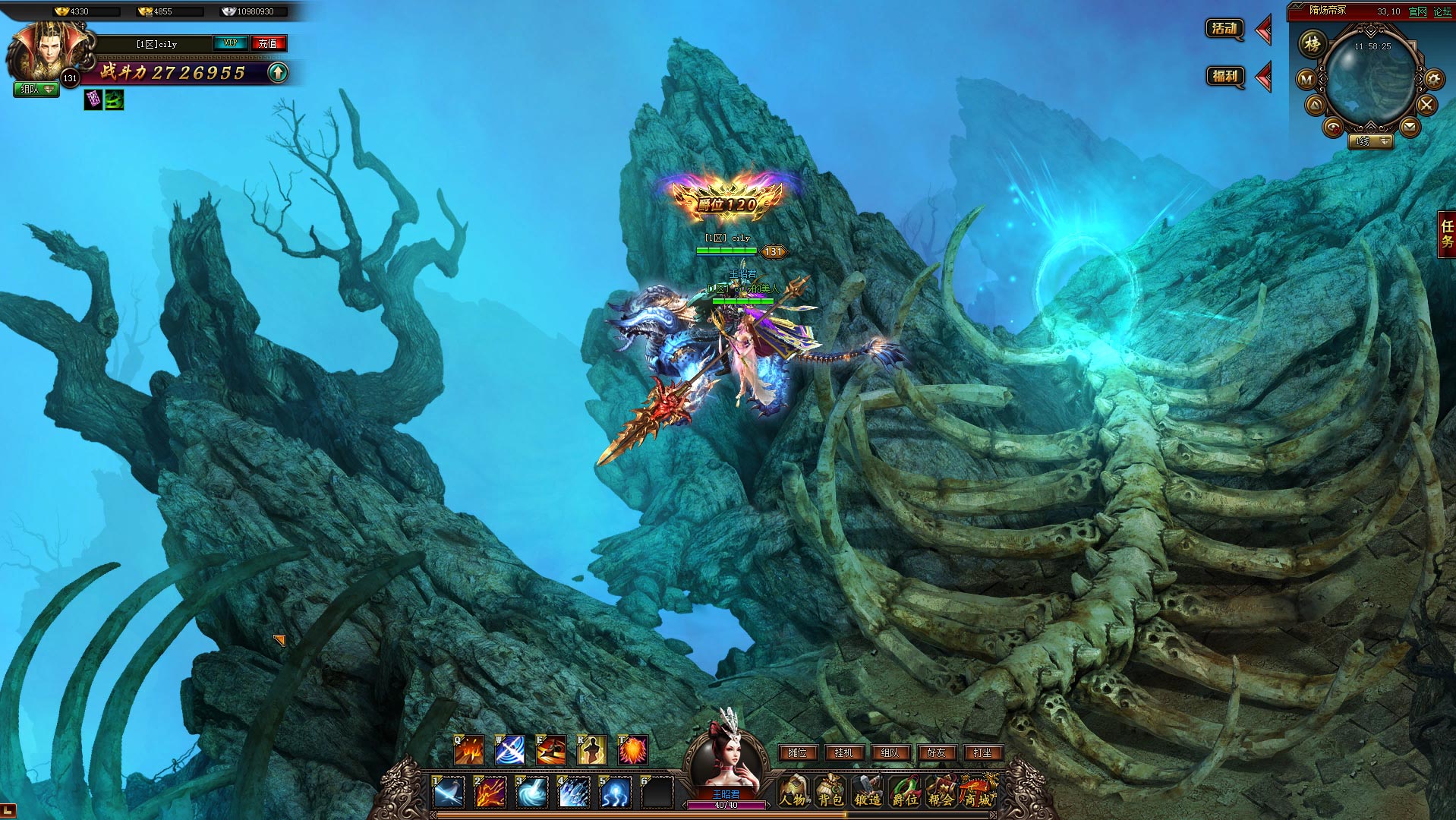1456x820 pixels.
Task: Open the green 组队 dropdown under the portrait
Action: (x=36, y=90)
